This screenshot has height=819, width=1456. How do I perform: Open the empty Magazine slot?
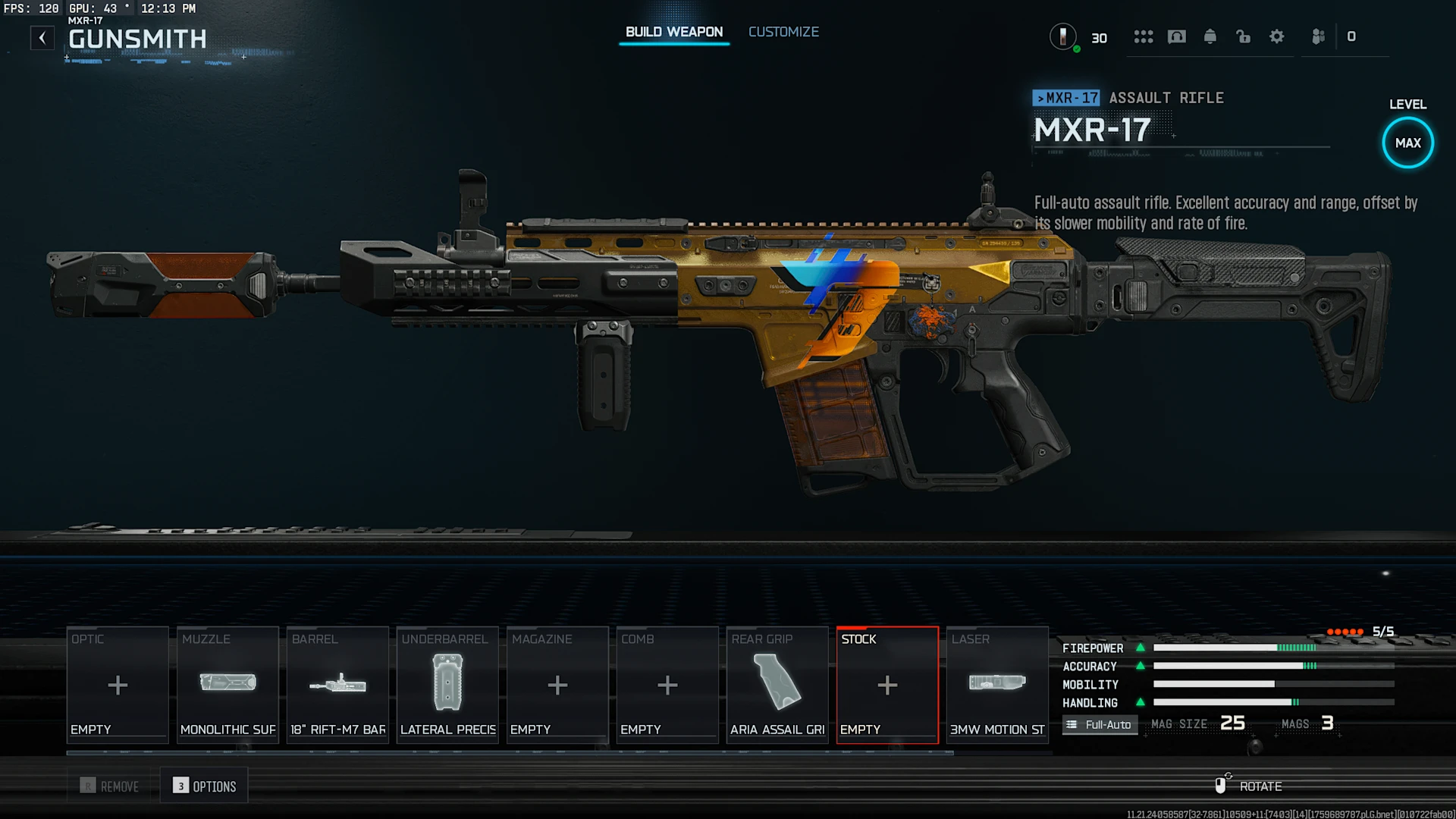[557, 685]
